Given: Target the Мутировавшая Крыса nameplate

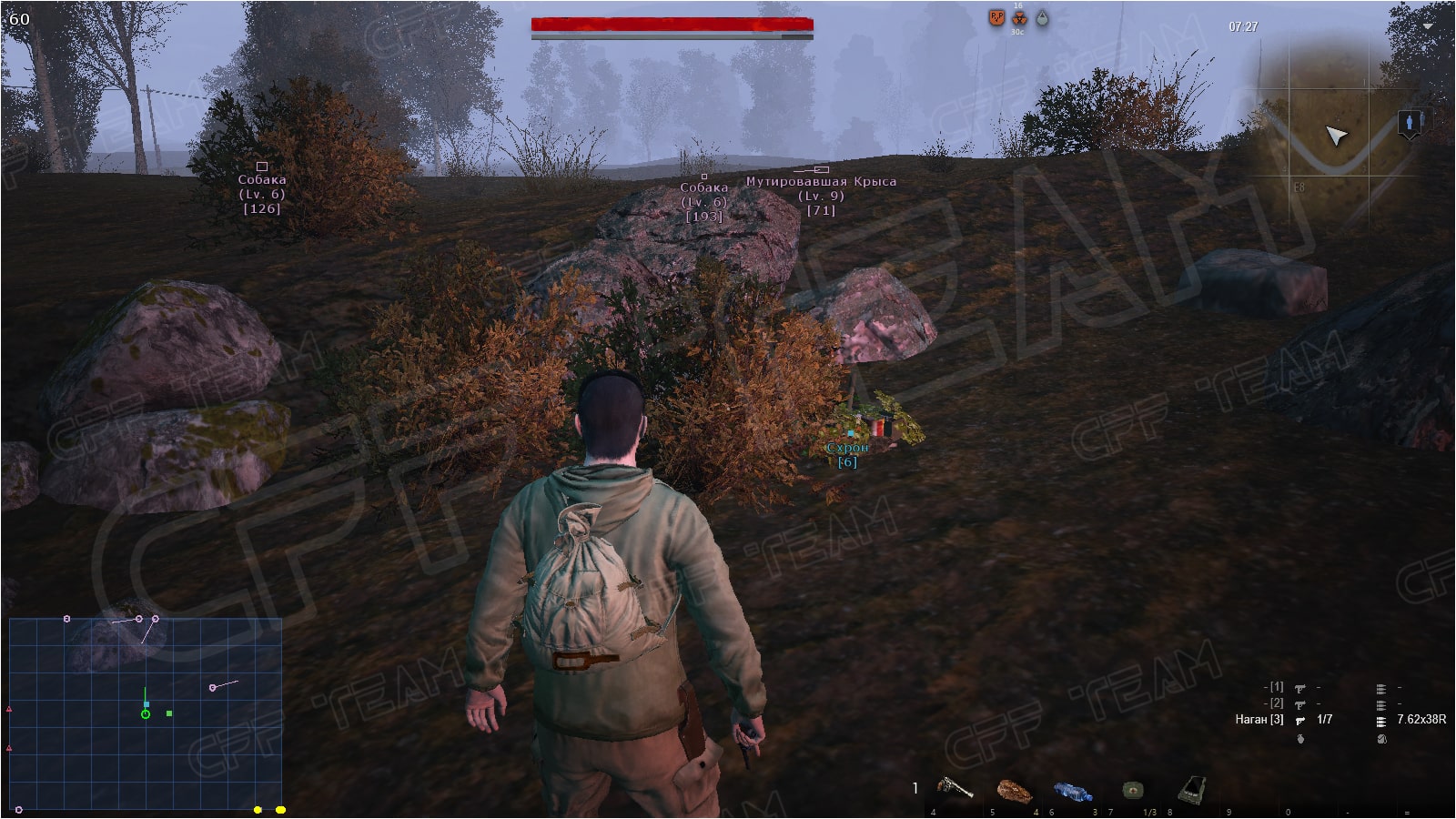Looking at the screenshot, I should pyautogui.click(x=821, y=182).
